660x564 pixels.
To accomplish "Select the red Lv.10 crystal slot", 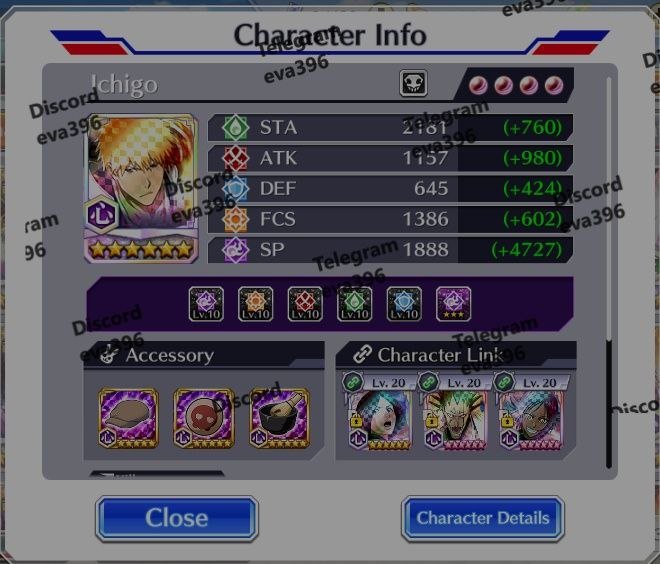I will tap(305, 303).
